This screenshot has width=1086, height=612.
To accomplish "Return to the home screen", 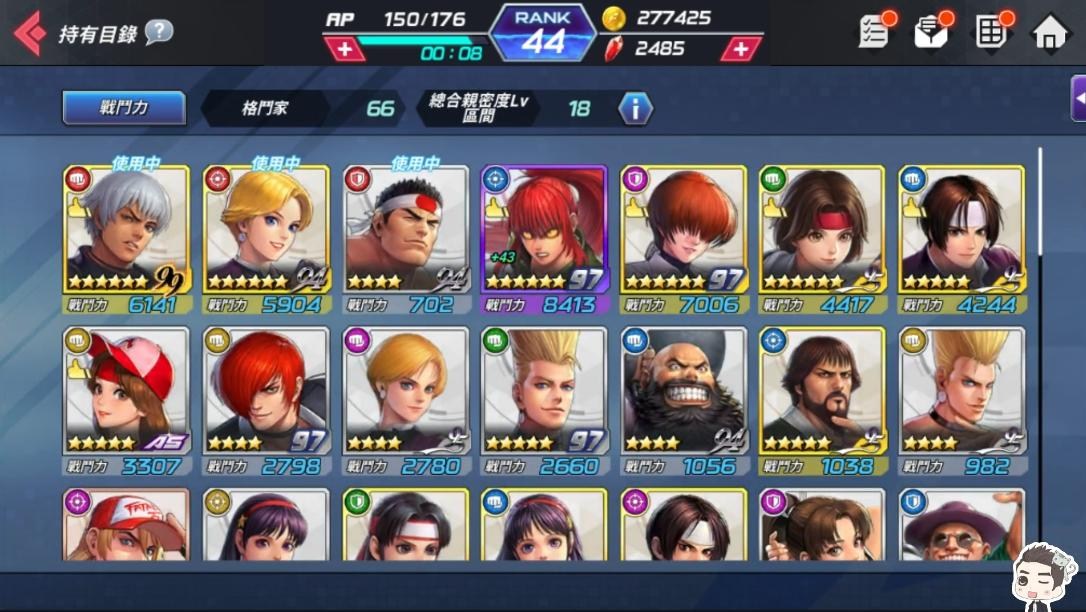I will tap(1049, 32).
